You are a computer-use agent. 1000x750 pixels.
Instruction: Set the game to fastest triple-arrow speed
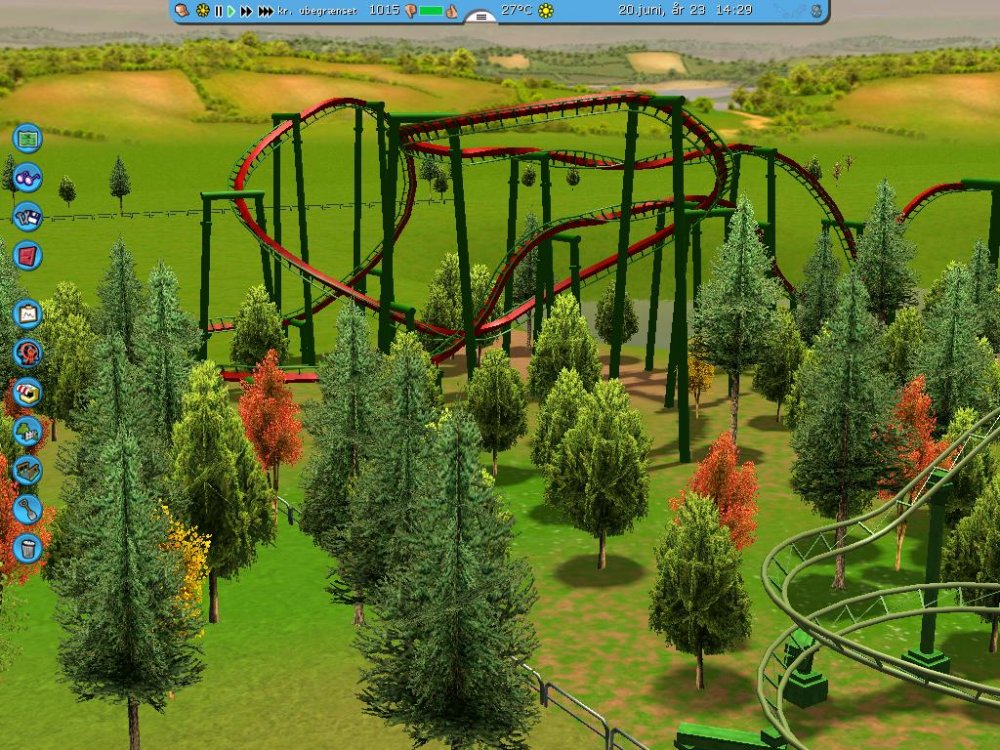tap(266, 11)
